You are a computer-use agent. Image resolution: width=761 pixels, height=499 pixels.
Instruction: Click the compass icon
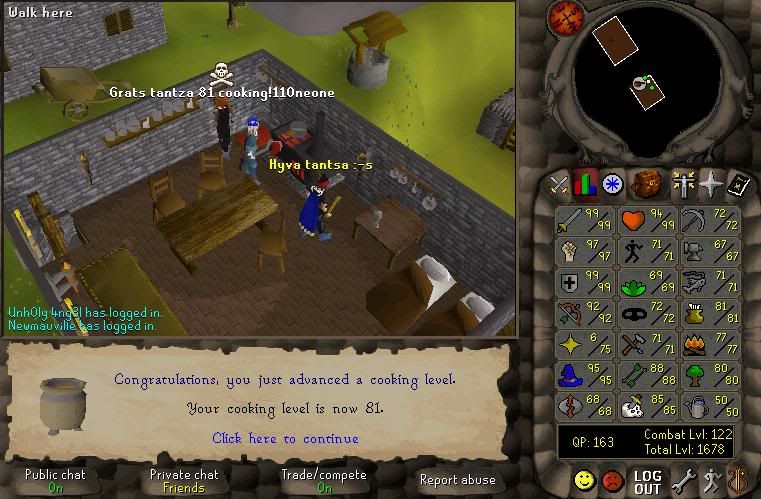tap(567, 17)
